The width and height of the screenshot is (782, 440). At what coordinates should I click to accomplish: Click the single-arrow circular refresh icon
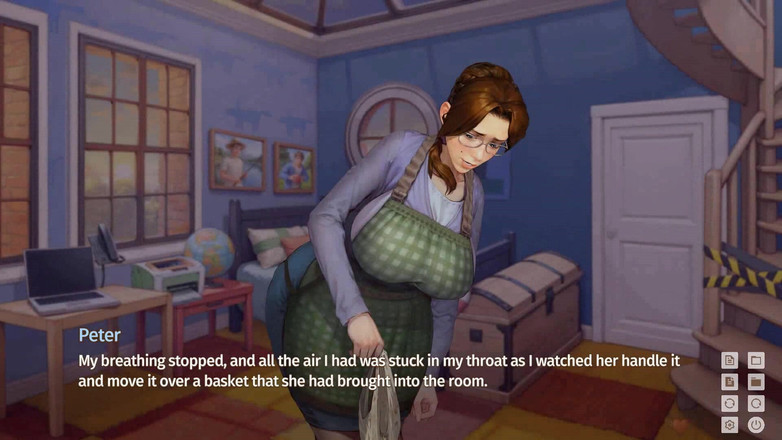click(x=756, y=404)
